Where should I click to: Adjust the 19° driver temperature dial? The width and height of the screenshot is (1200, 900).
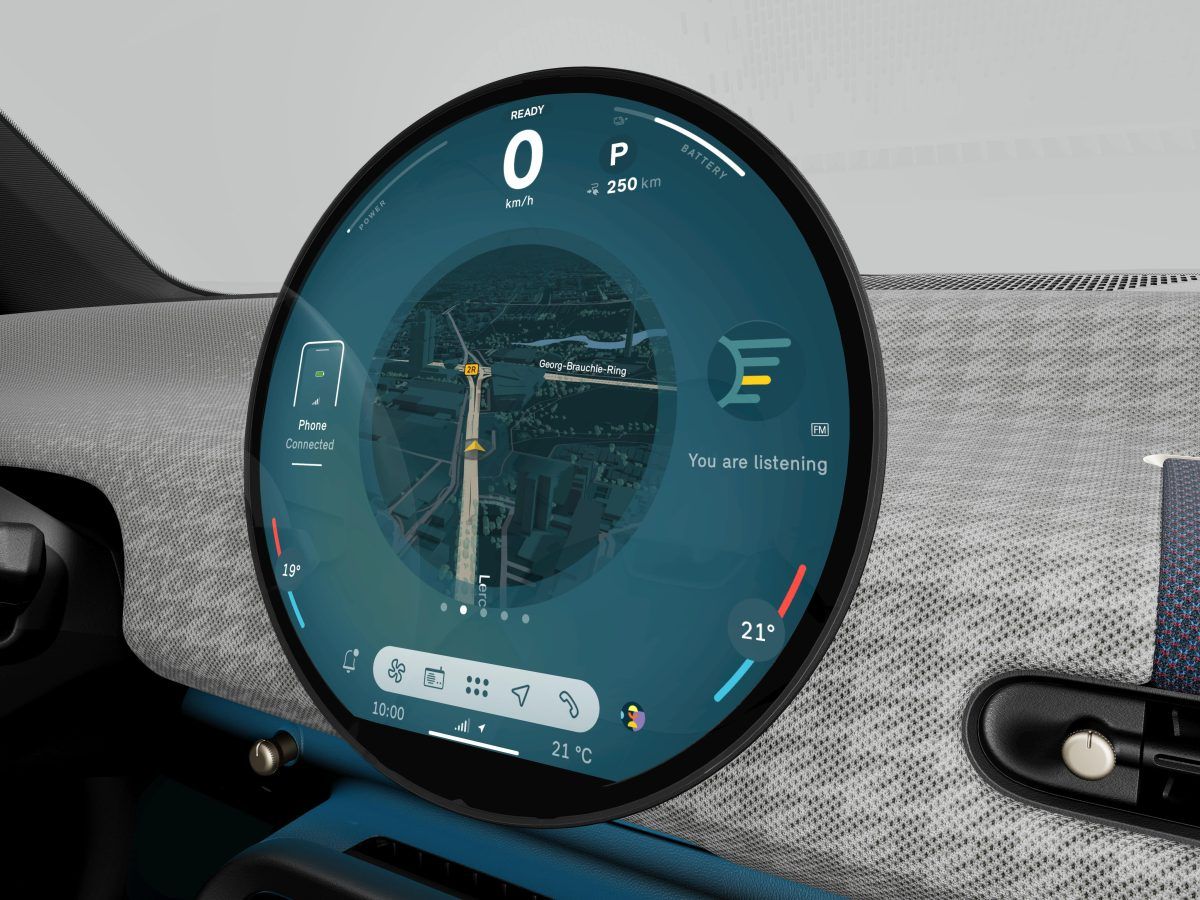pyautogui.click(x=291, y=571)
